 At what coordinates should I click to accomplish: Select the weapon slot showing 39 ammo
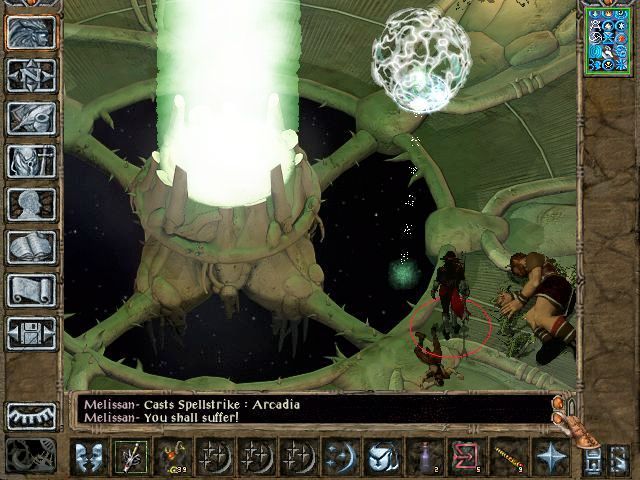[x=173, y=457]
